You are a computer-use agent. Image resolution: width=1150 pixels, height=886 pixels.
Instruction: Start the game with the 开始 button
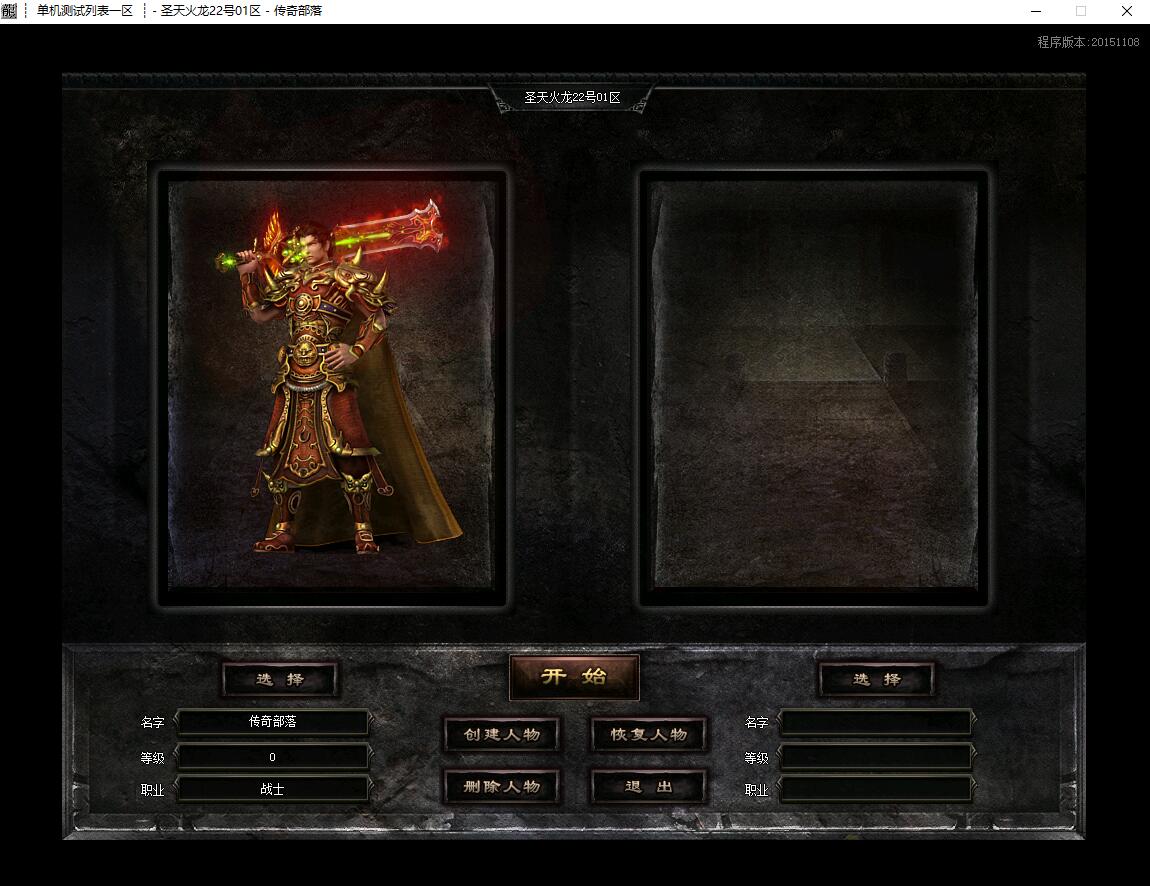point(574,677)
